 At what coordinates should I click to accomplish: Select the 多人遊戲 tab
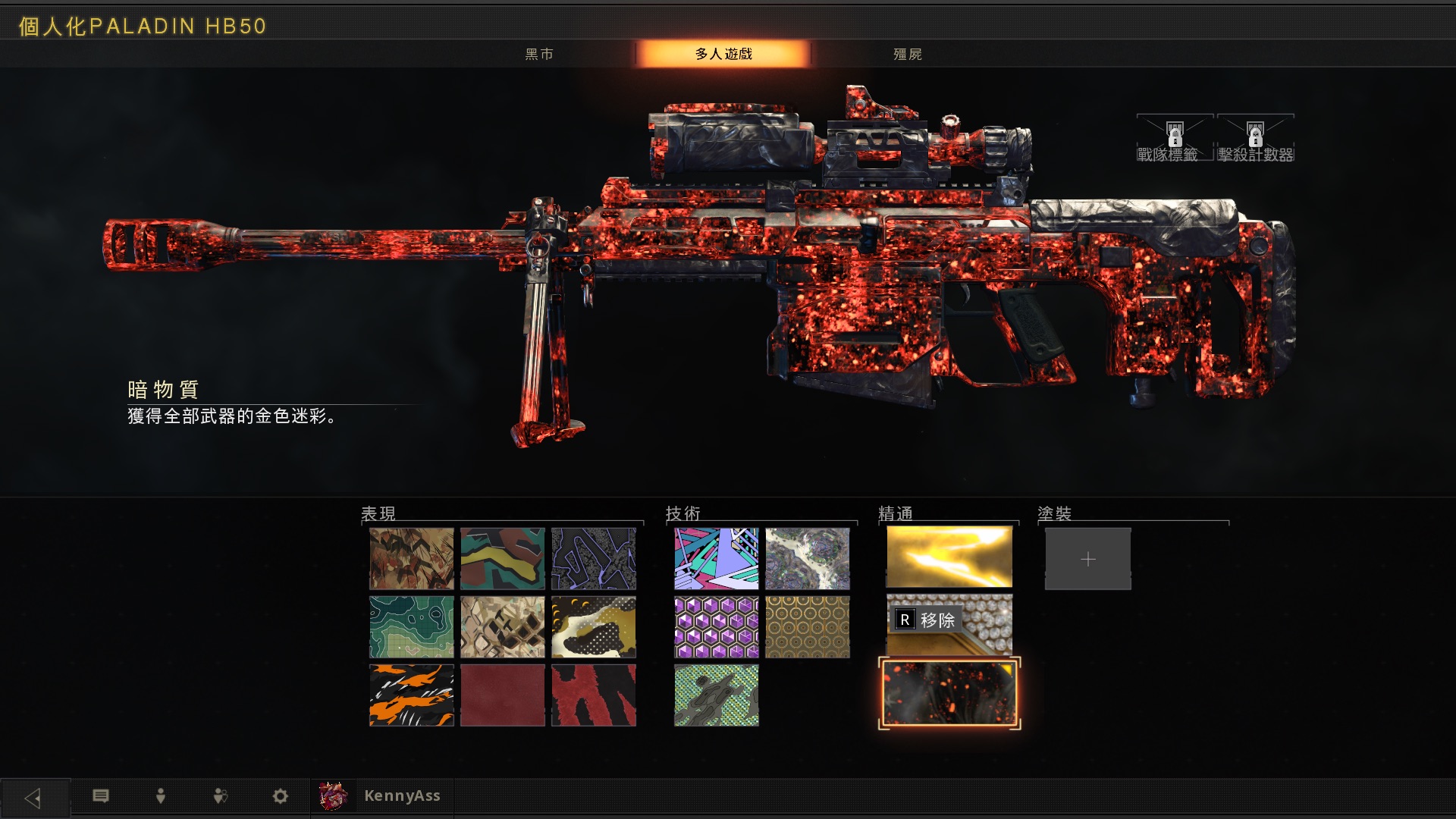[723, 54]
